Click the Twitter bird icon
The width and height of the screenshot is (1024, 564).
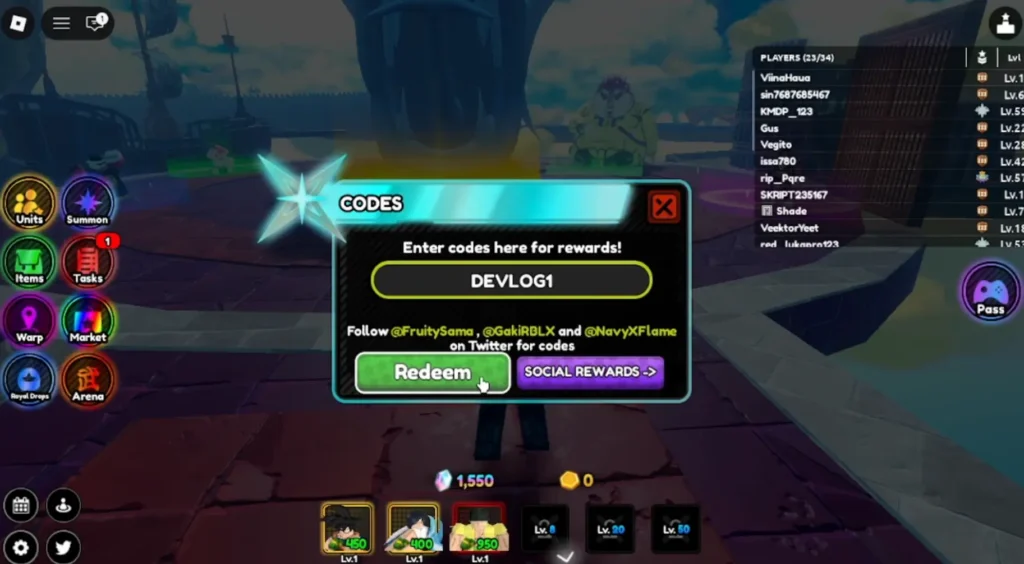pyautogui.click(x=63, y=547)
